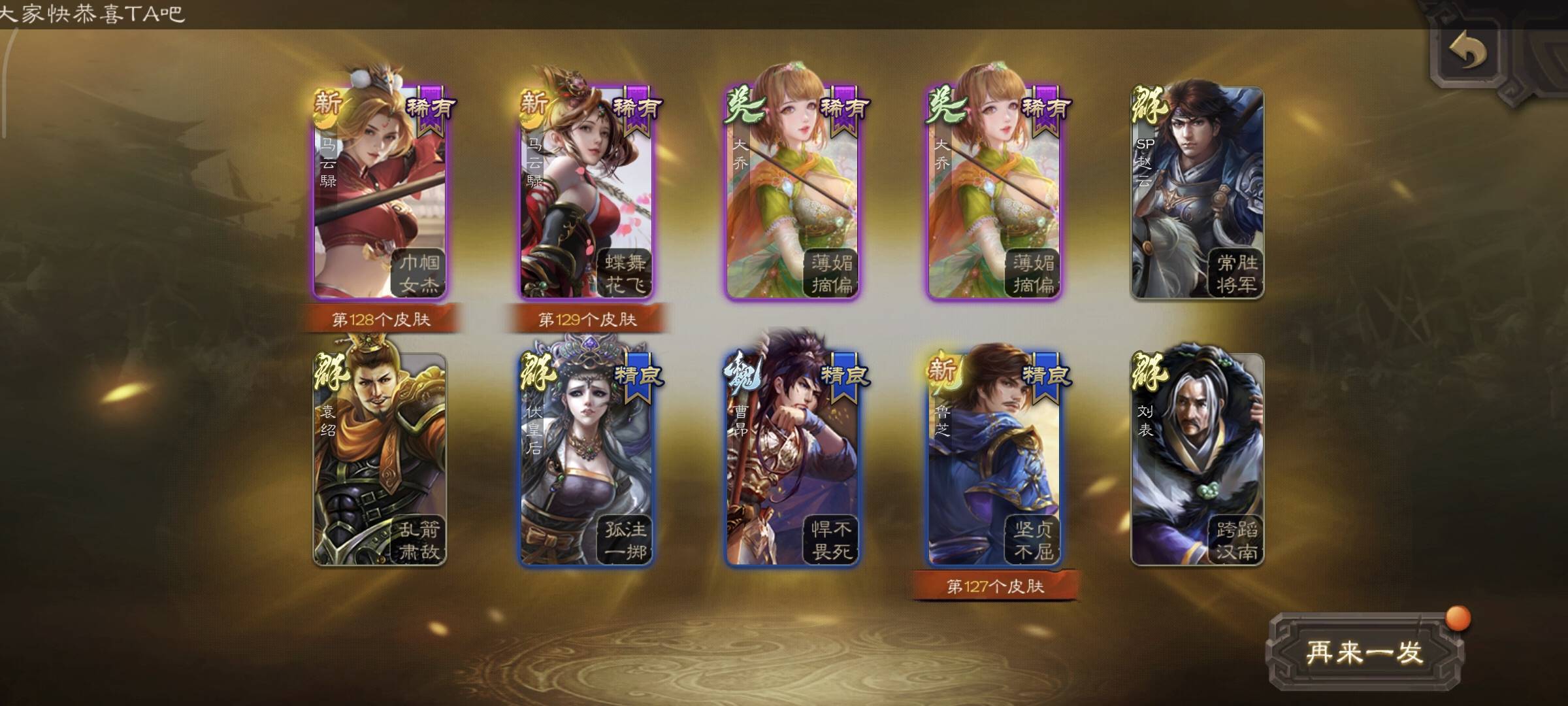Inspect the 曹昂 悍不畏死 card
The image size is (1568, 706).
tap(792, 460)
